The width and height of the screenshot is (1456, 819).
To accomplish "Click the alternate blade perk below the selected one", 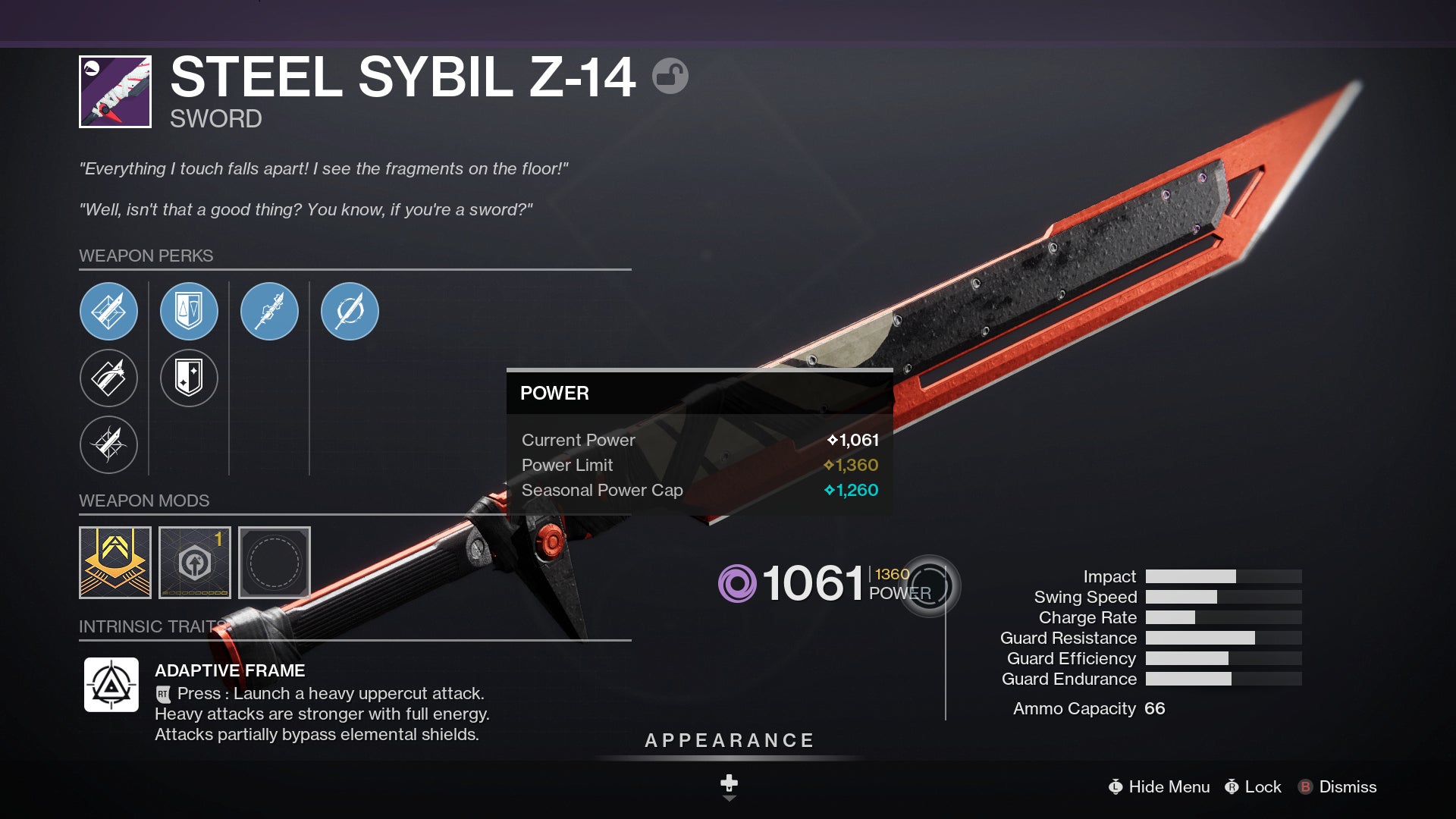I will [x=108, y=378].
